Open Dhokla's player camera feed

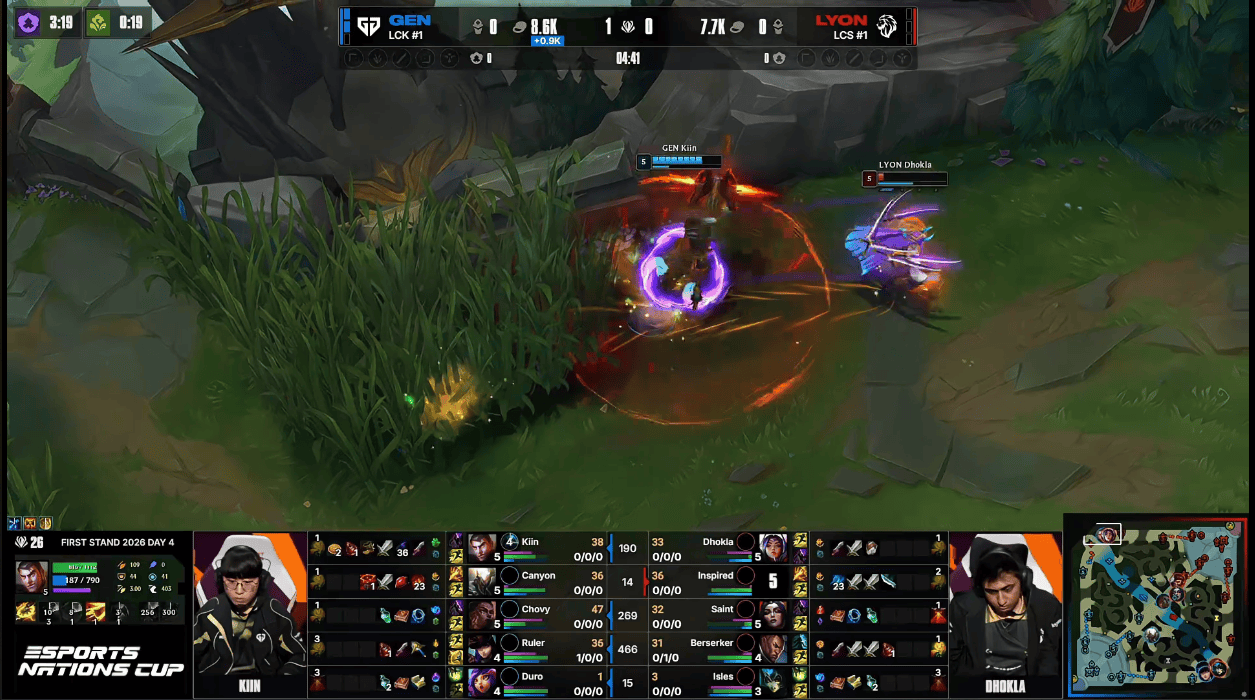pos(1005,606)
